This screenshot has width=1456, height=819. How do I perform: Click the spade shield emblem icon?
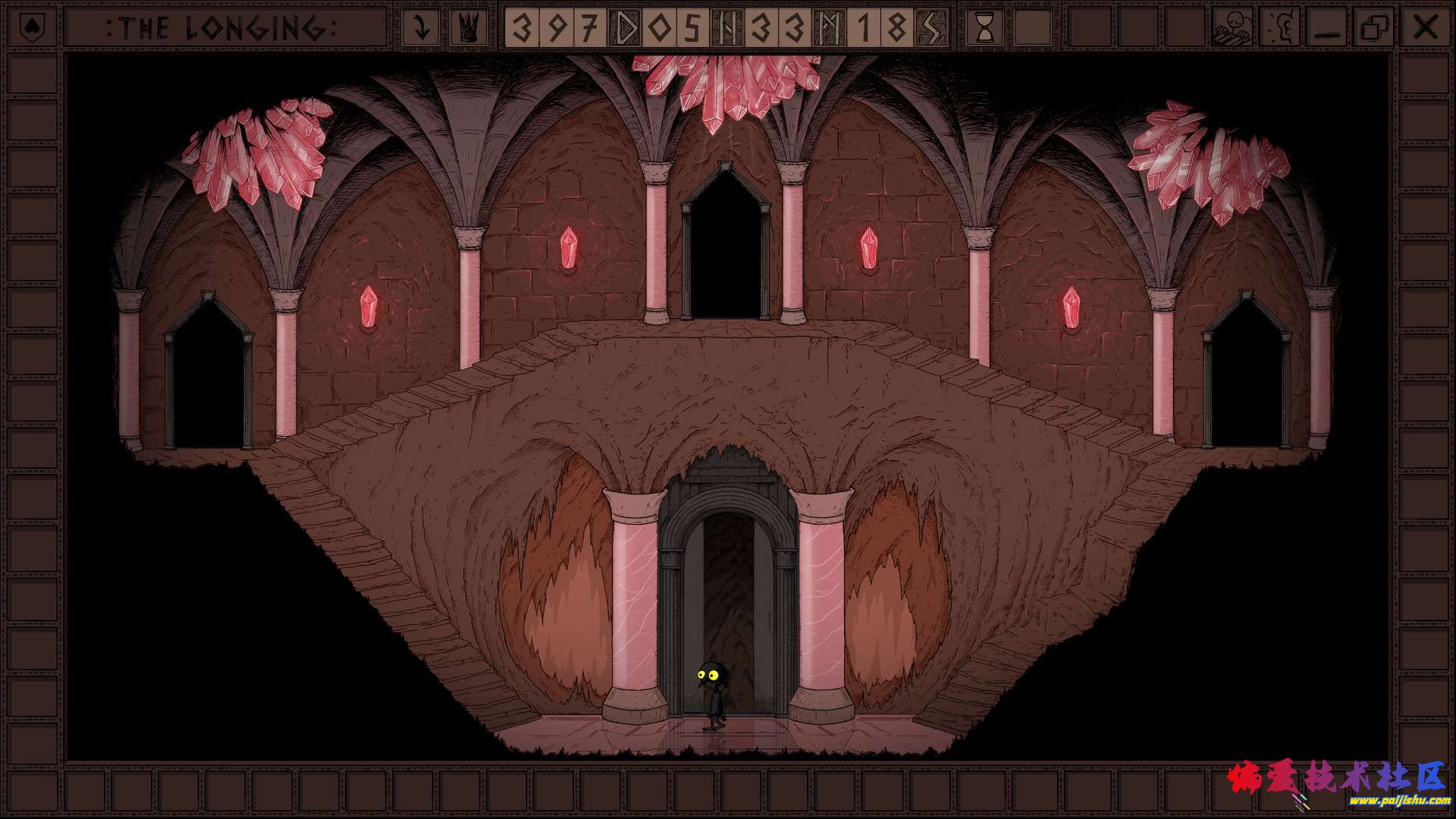pos(30,28)
